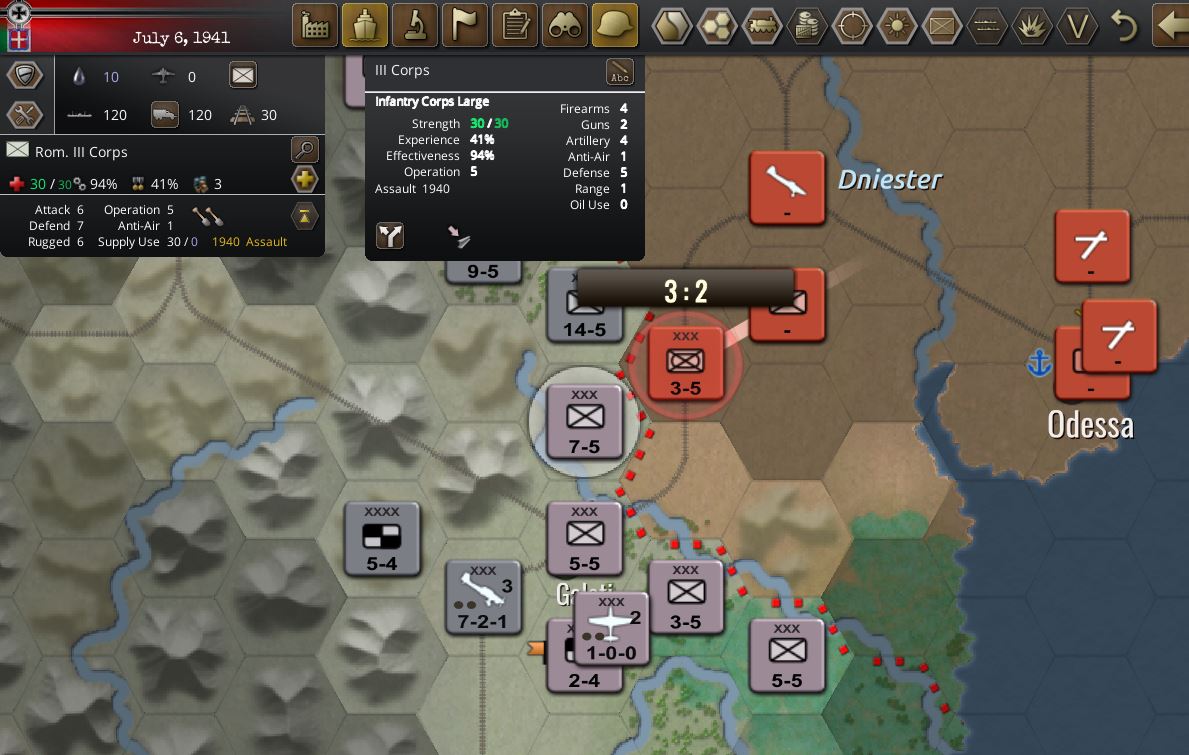Toggle the crosshair target map overlay
This screenshot has height=755, width=1189.
[x=852, y=26]
